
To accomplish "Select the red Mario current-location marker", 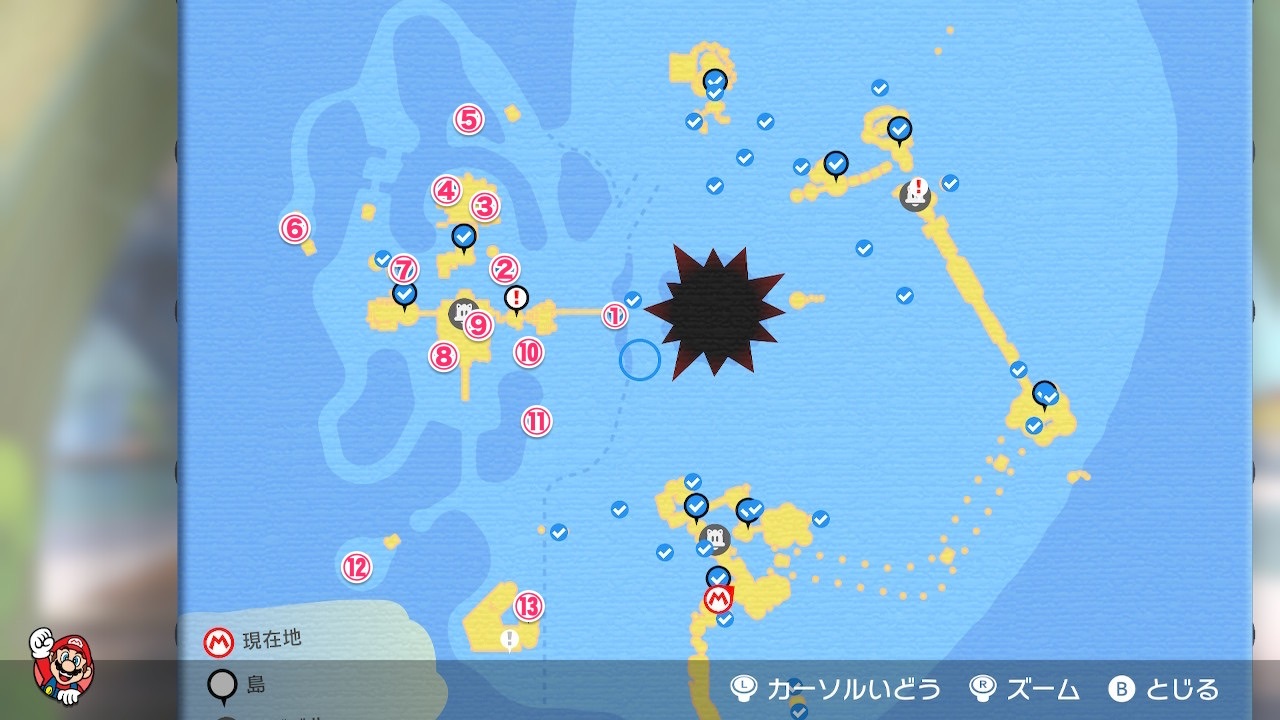I will click(x=716, y=600).
